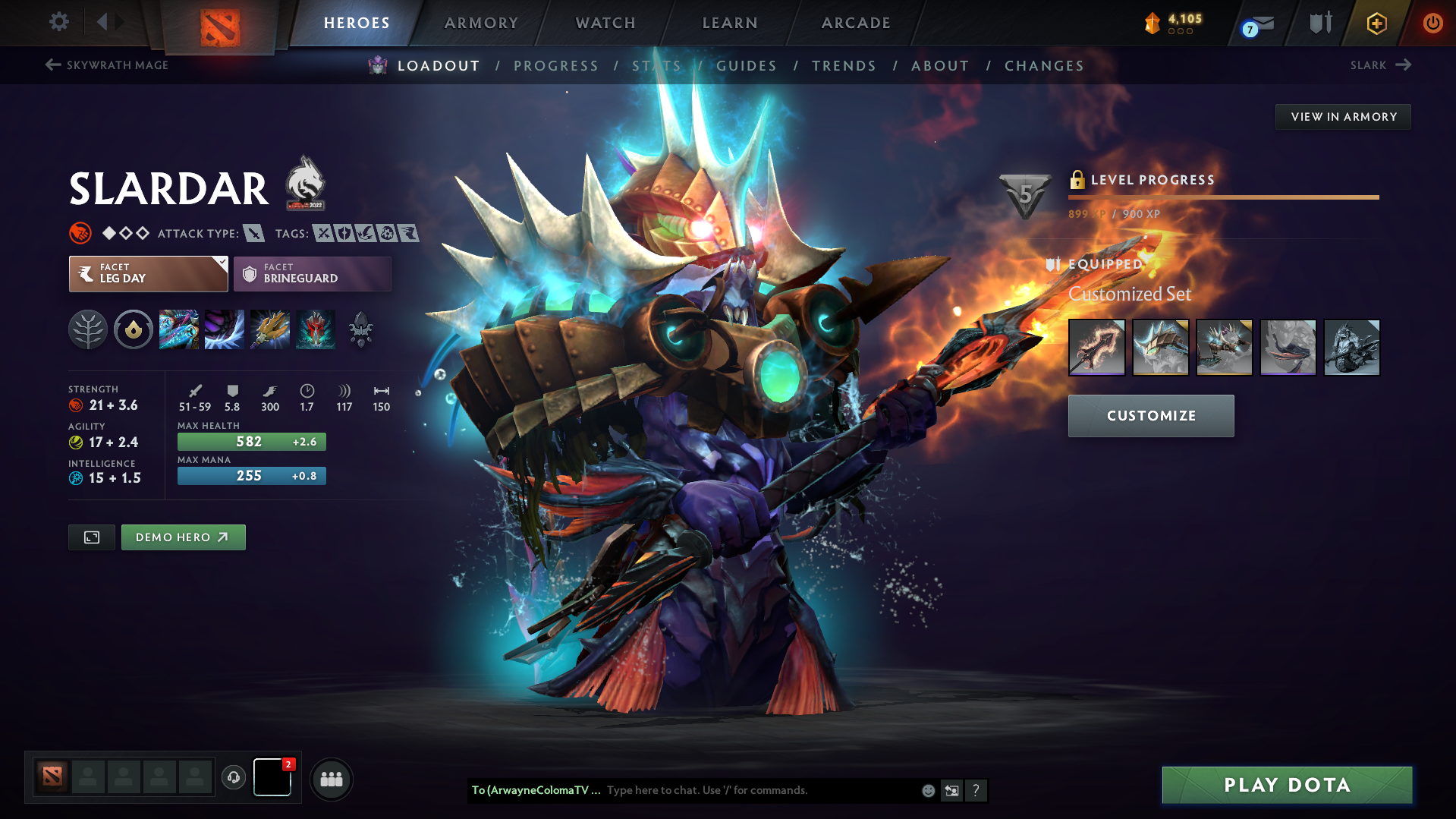Switch to the ARMORY tab
The height and width of the screenshot is (819, 1456).
(x=482, y=23)
